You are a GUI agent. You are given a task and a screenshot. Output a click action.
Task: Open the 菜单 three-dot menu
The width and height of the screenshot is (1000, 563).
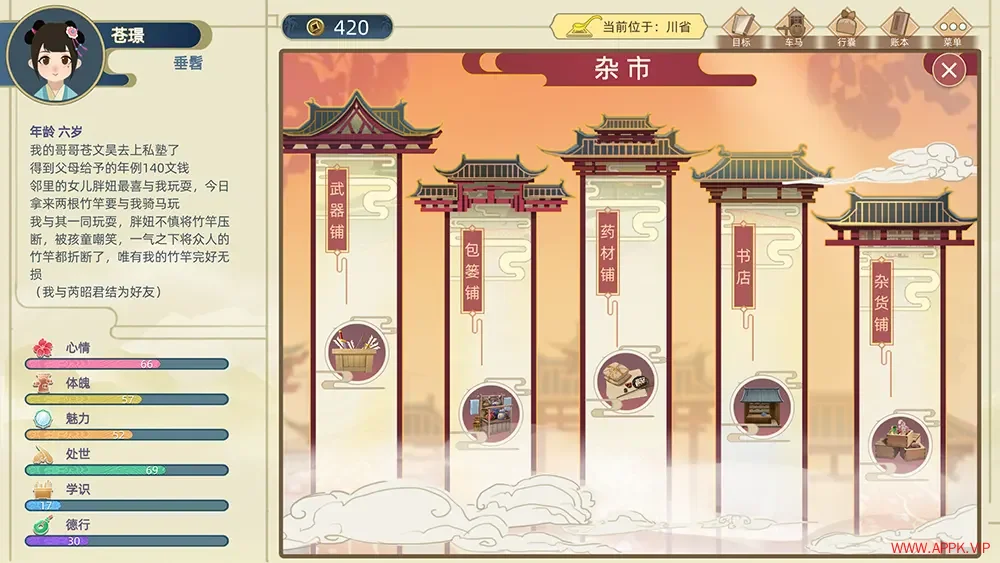[x=952, y=26]
